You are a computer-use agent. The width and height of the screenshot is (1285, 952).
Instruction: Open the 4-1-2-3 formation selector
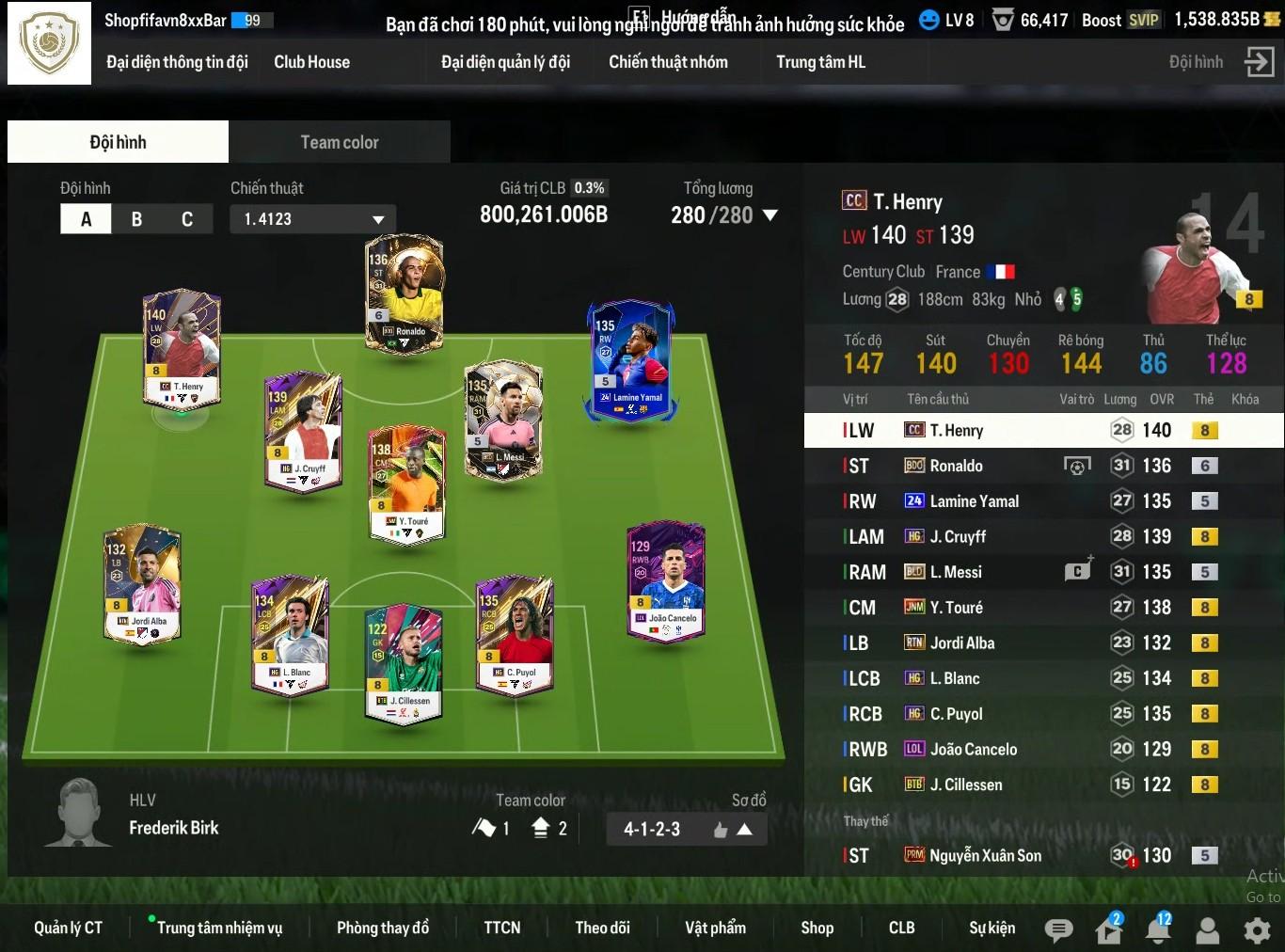point(687,829)
